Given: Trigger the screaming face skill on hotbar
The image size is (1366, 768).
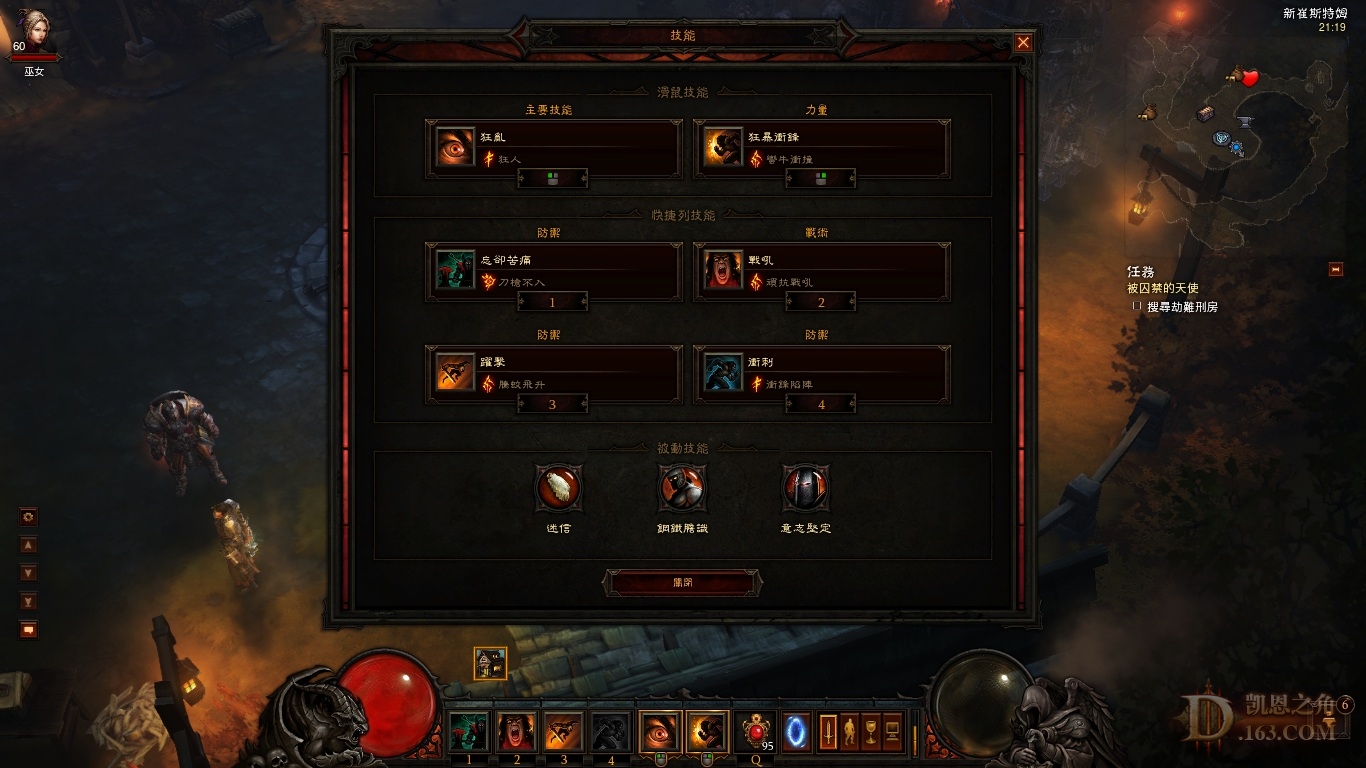Looking at the screenshot, I should click(x=516, y=732).
